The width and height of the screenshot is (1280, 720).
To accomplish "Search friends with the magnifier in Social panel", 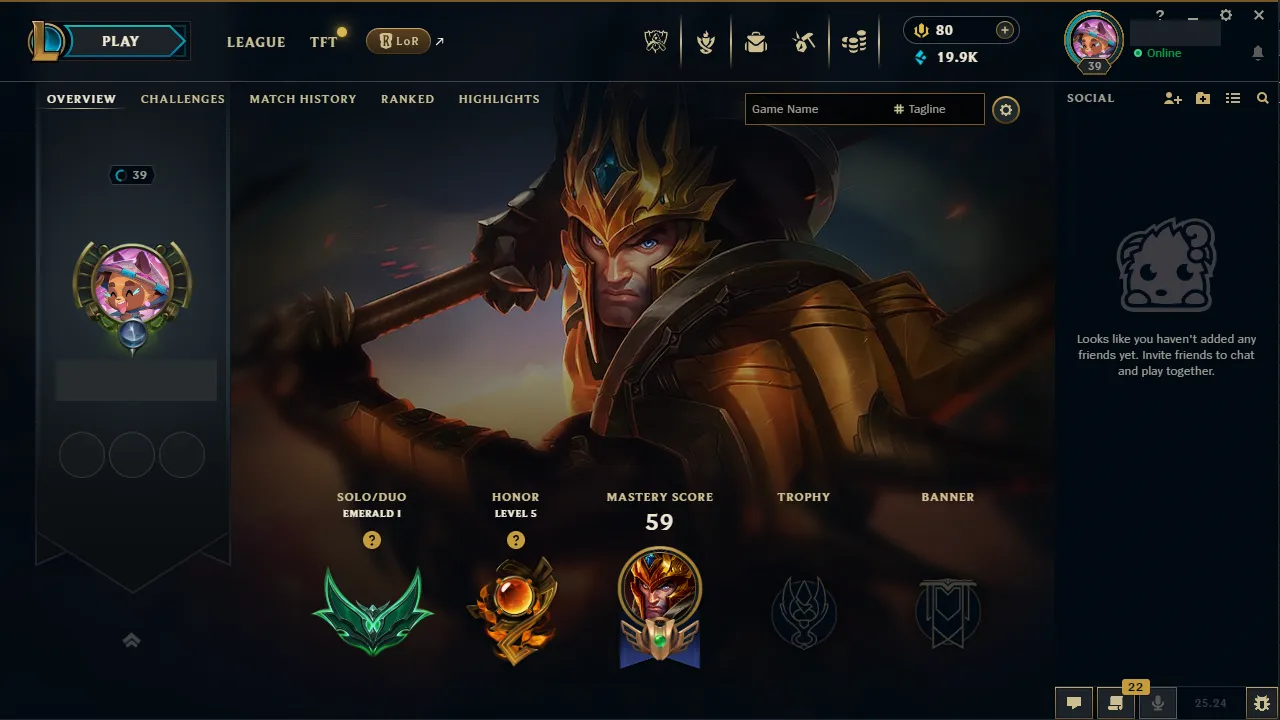I will 1262,98.
